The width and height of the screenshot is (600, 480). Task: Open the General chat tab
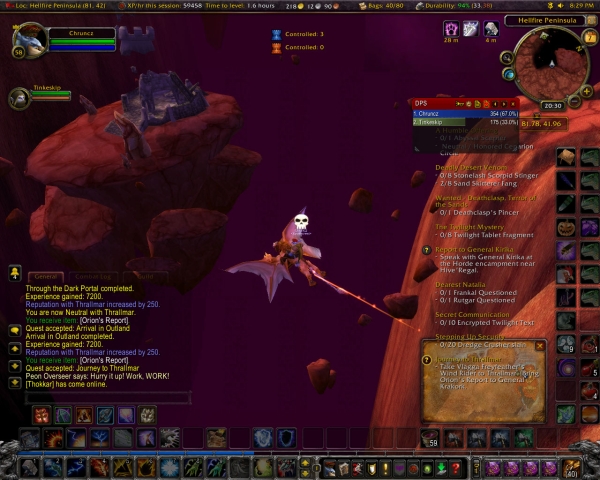[x=45, y=276]
